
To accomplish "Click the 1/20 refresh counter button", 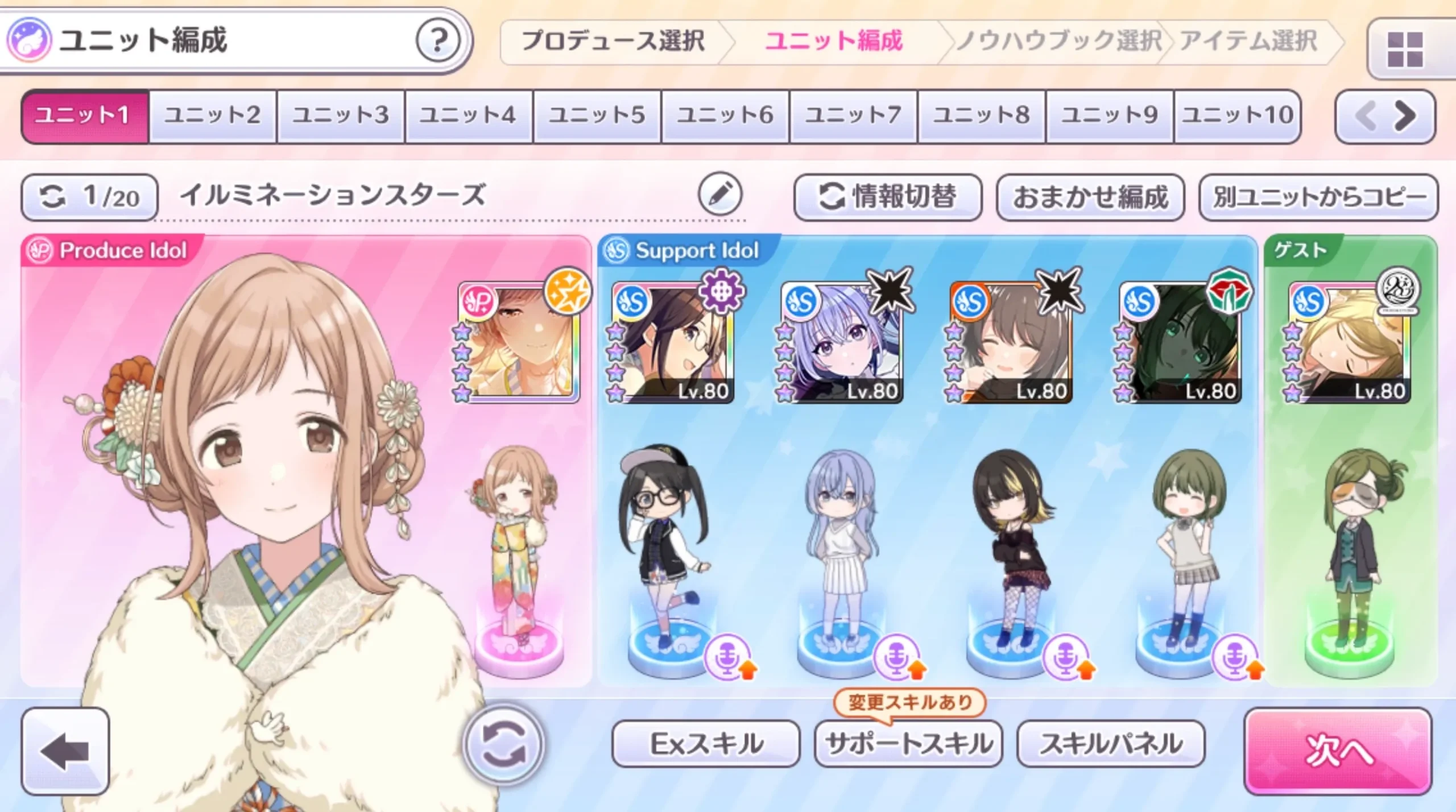I will pyautogui.click(x=89, y=197).
